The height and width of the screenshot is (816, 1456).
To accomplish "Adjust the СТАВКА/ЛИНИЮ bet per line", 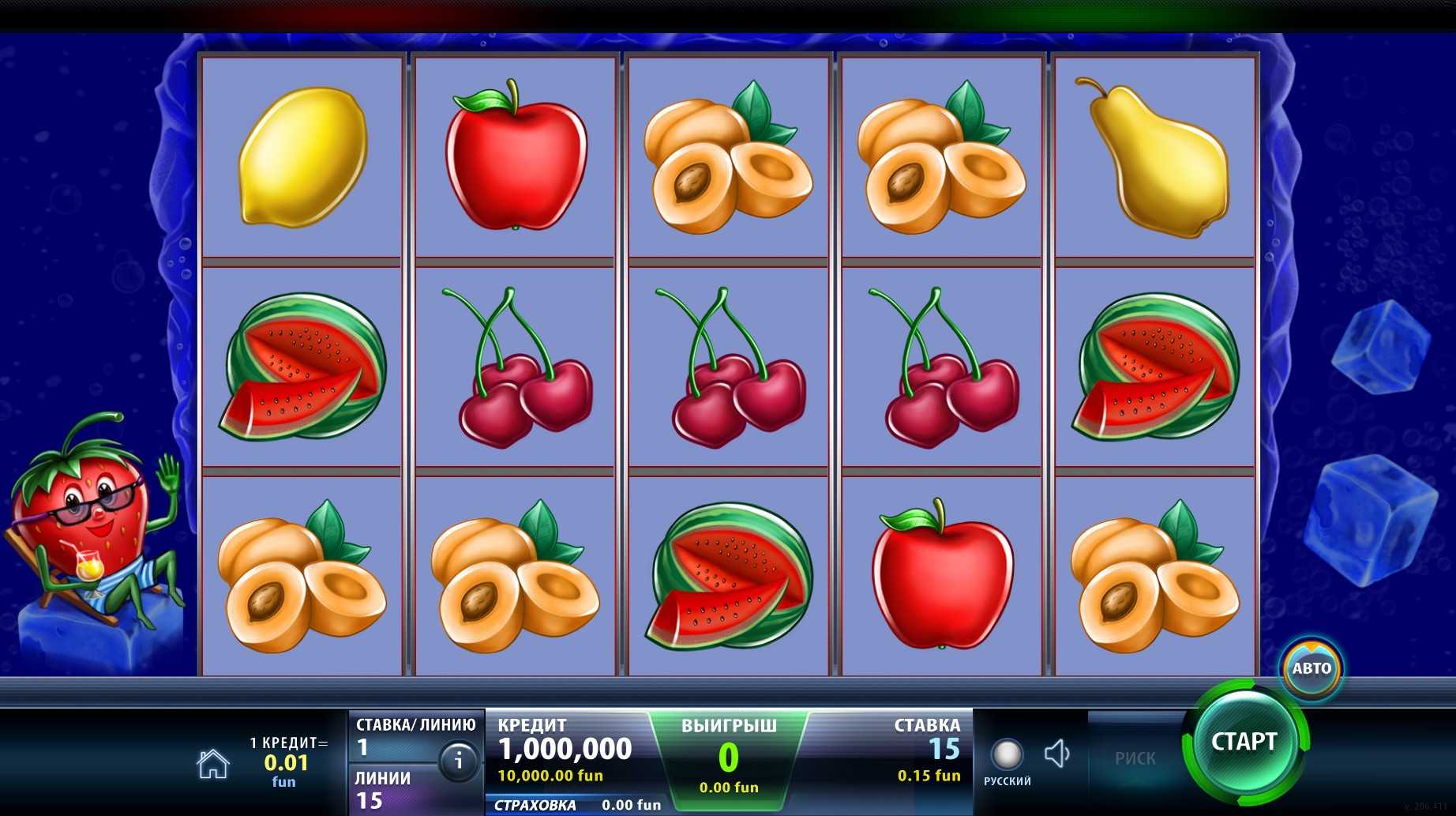I will 393,737.
